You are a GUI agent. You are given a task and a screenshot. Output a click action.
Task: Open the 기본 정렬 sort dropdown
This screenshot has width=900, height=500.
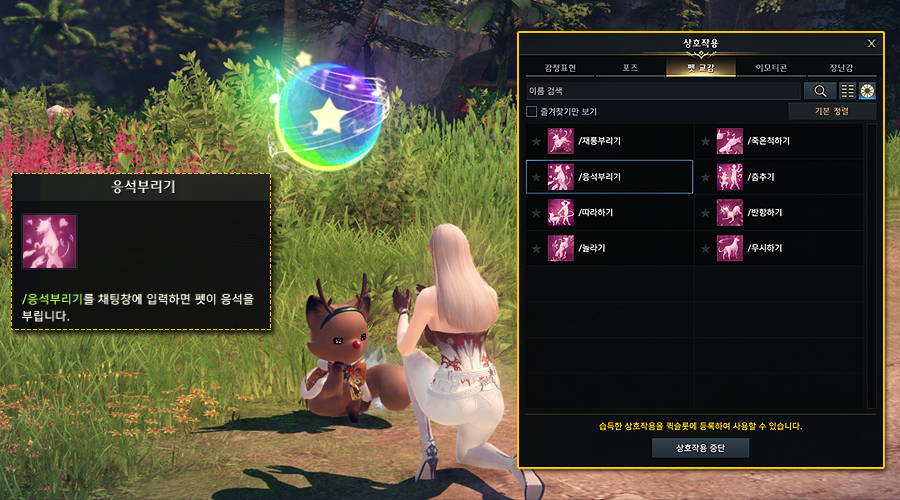(832, 111)
